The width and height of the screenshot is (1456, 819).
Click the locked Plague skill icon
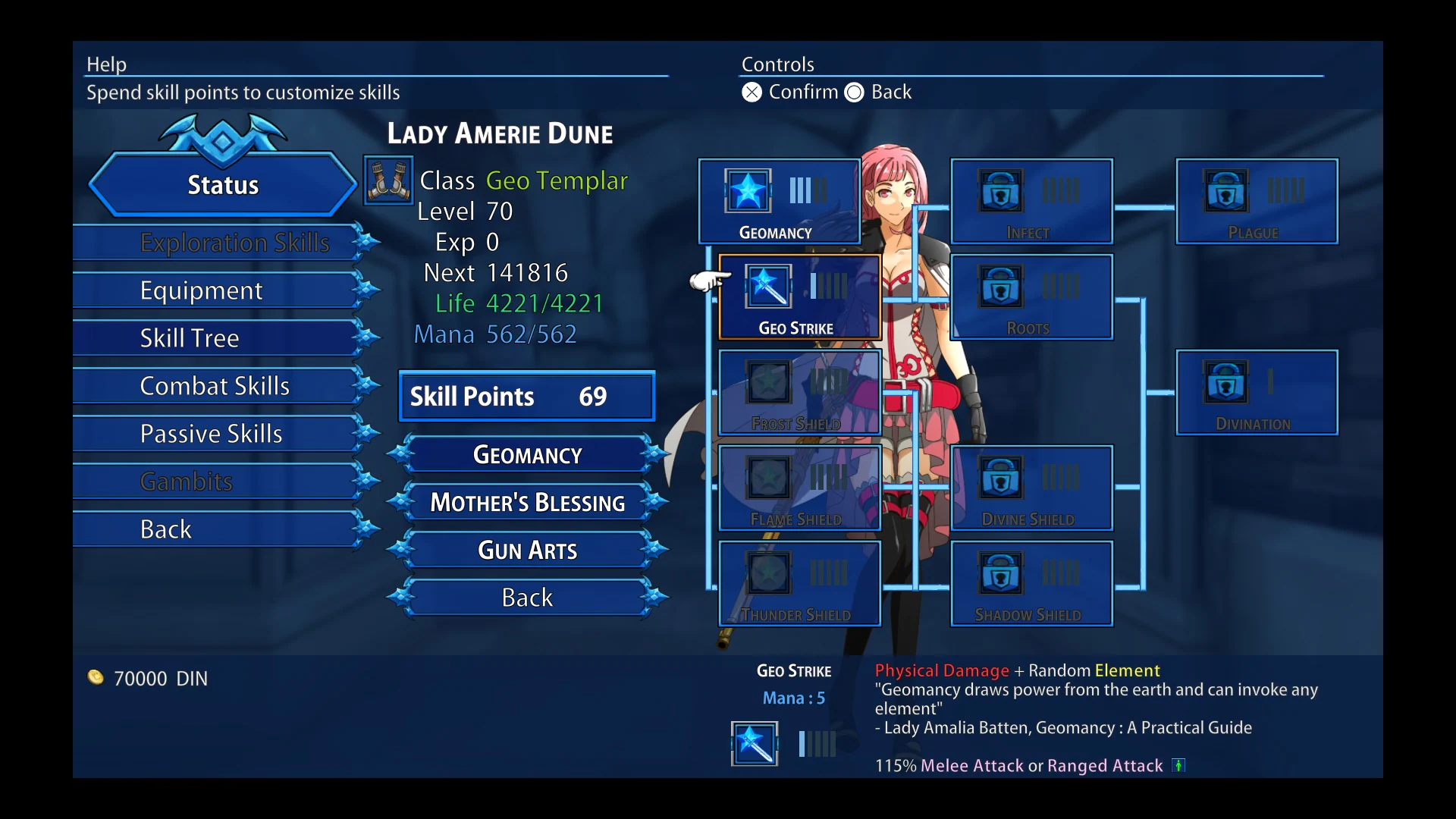click(x=1225, y=192)
